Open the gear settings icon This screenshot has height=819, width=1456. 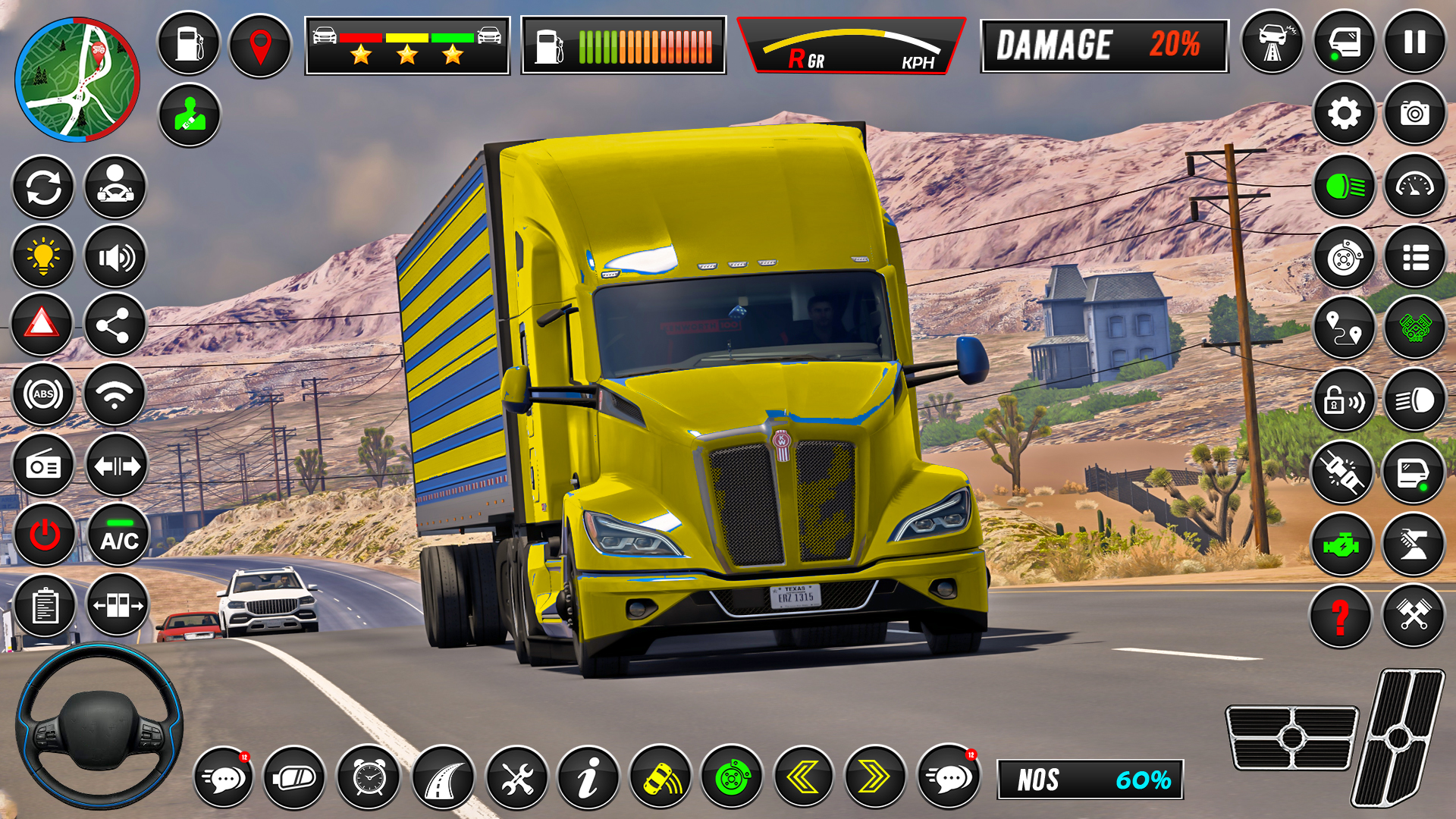pos(1344,114)
